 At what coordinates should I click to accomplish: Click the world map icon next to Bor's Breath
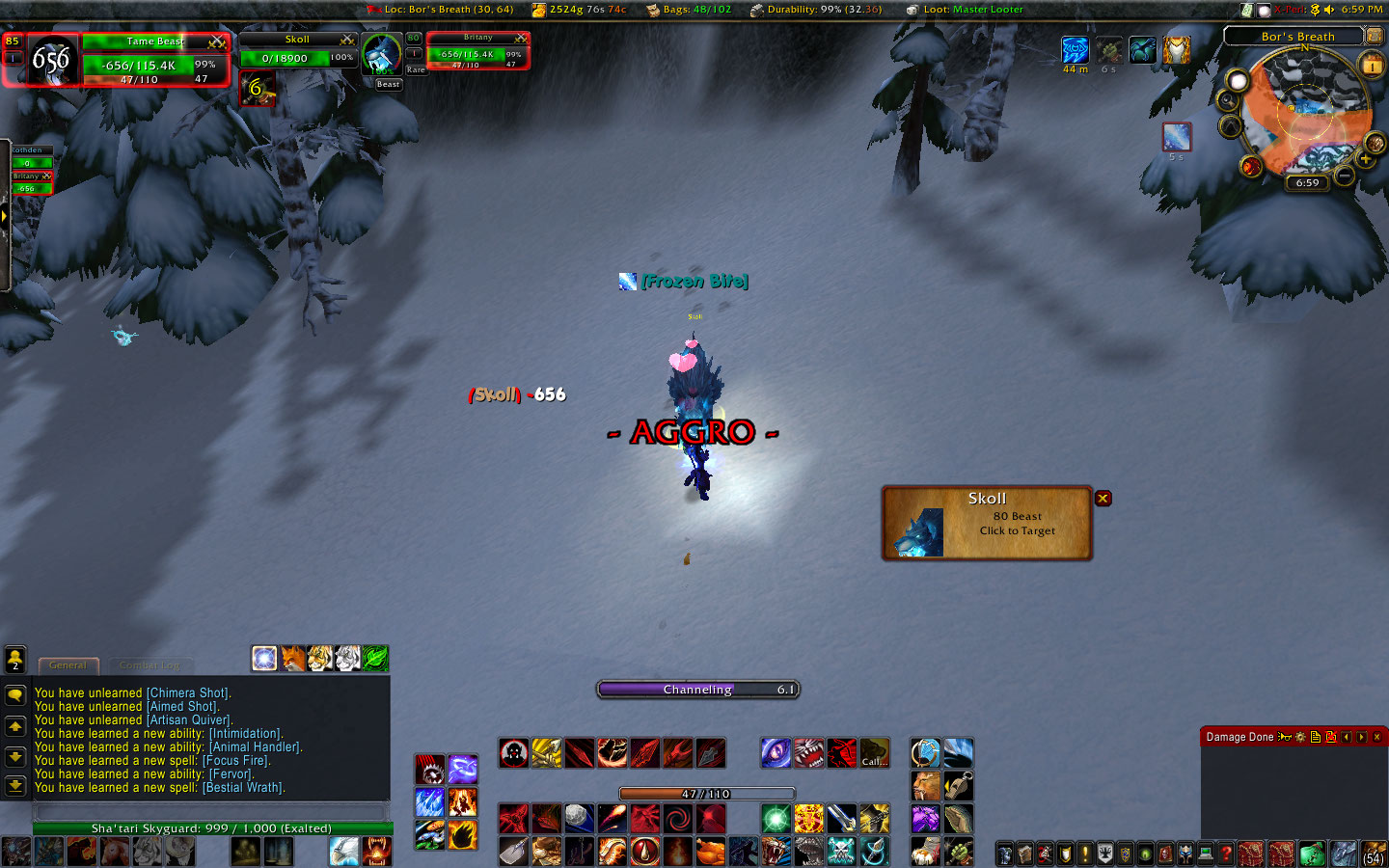point(1374,38)
